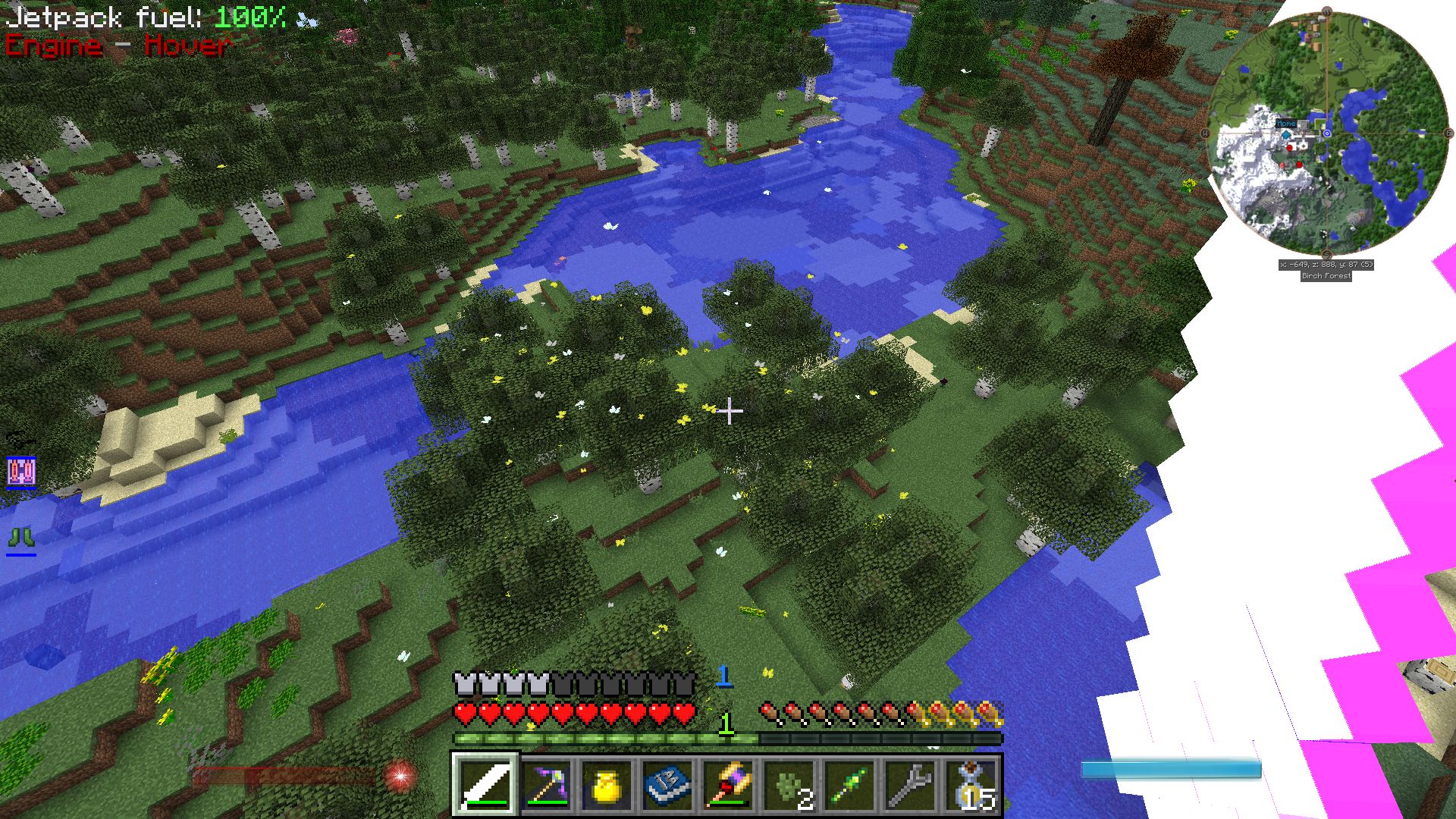The width and height of the screenshot is (1456, 819).
Task: Select the blue book hotbar slot
Action: (x=667, y=785)
